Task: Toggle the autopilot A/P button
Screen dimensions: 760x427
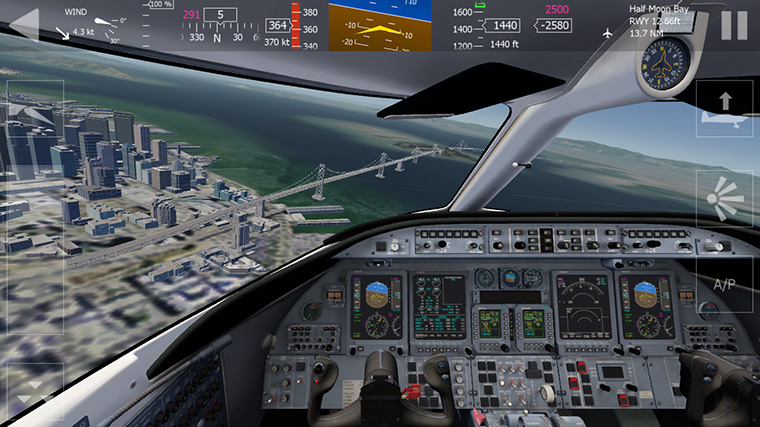Action: (724, 285)
